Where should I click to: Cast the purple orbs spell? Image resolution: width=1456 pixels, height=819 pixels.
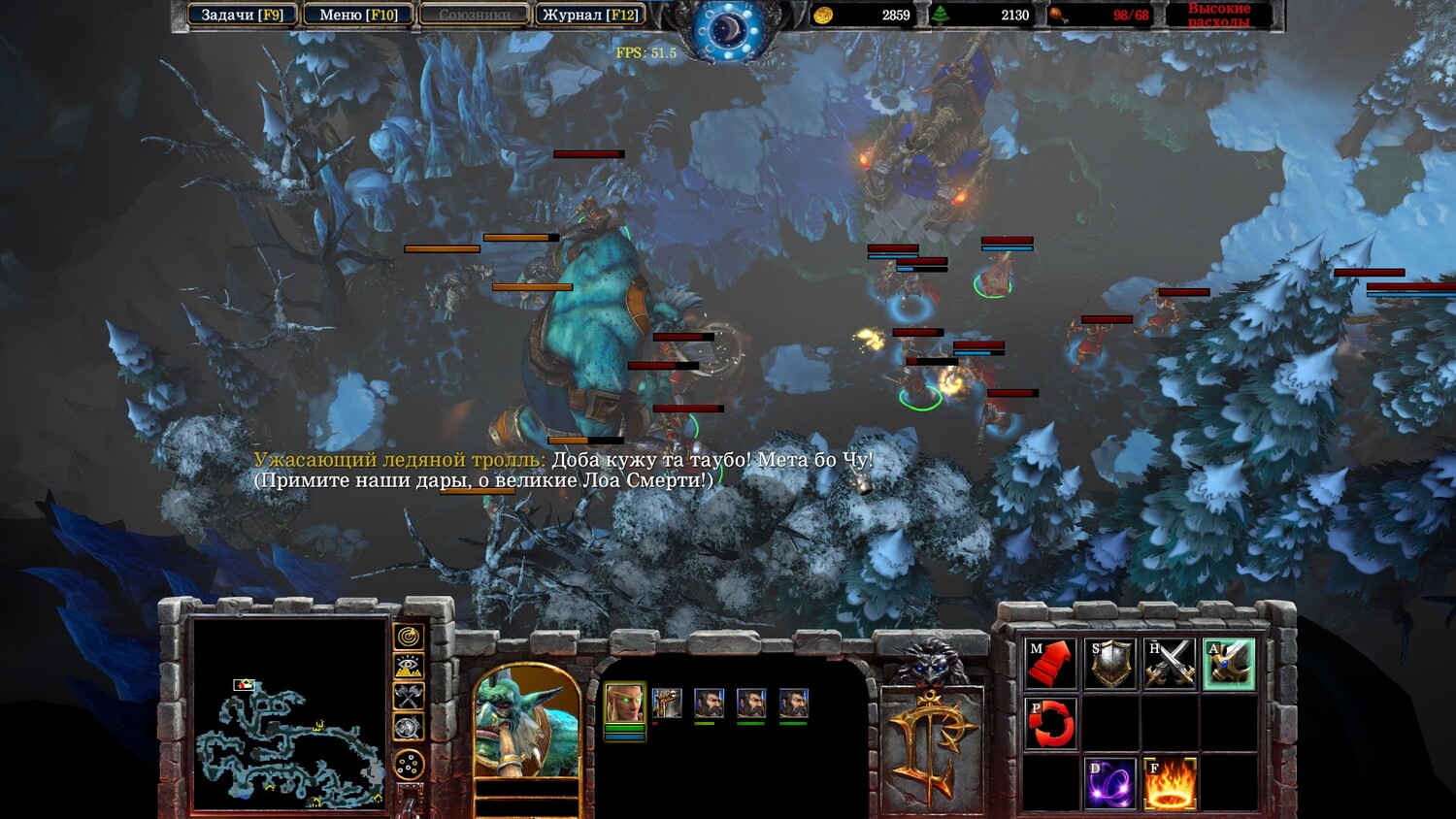(1110, 783)
